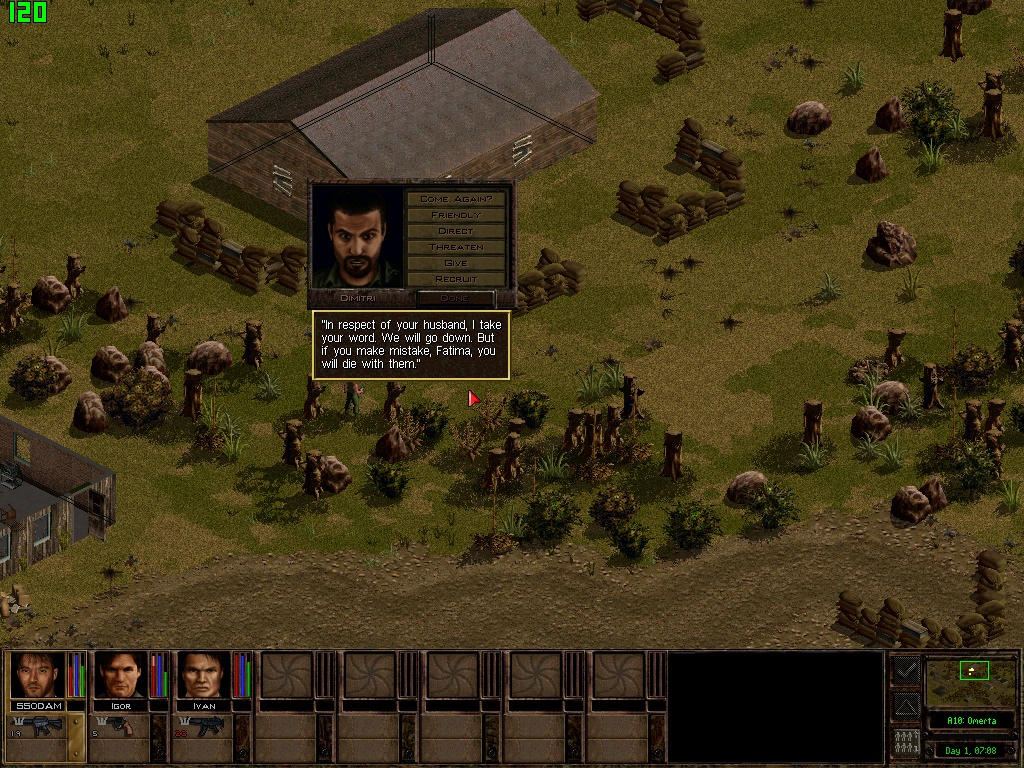The image size is (1024, 768).
Task: End the conversation with Done
Action: coord(455,298)
